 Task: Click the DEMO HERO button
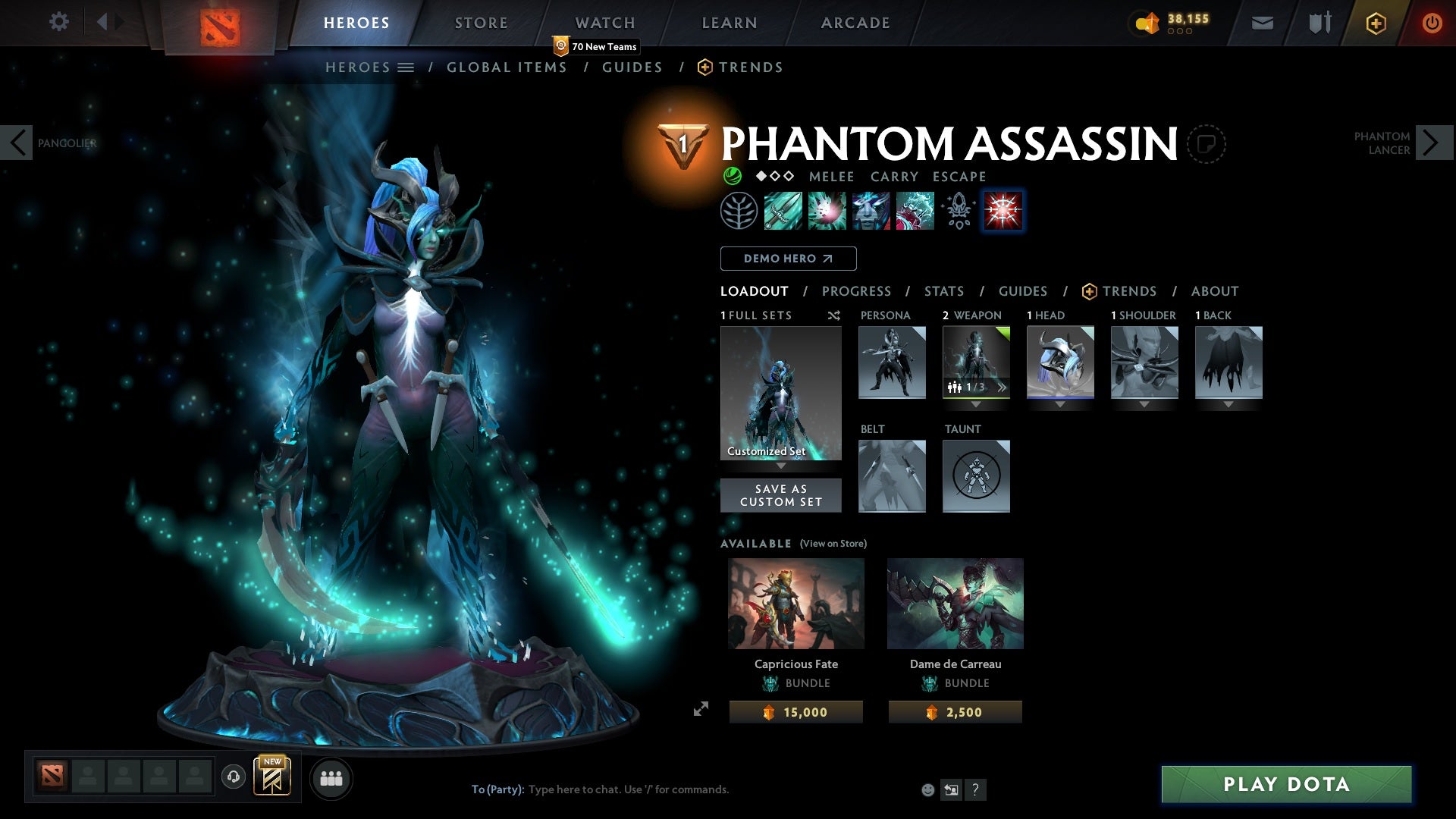click(x=787, y=259)
